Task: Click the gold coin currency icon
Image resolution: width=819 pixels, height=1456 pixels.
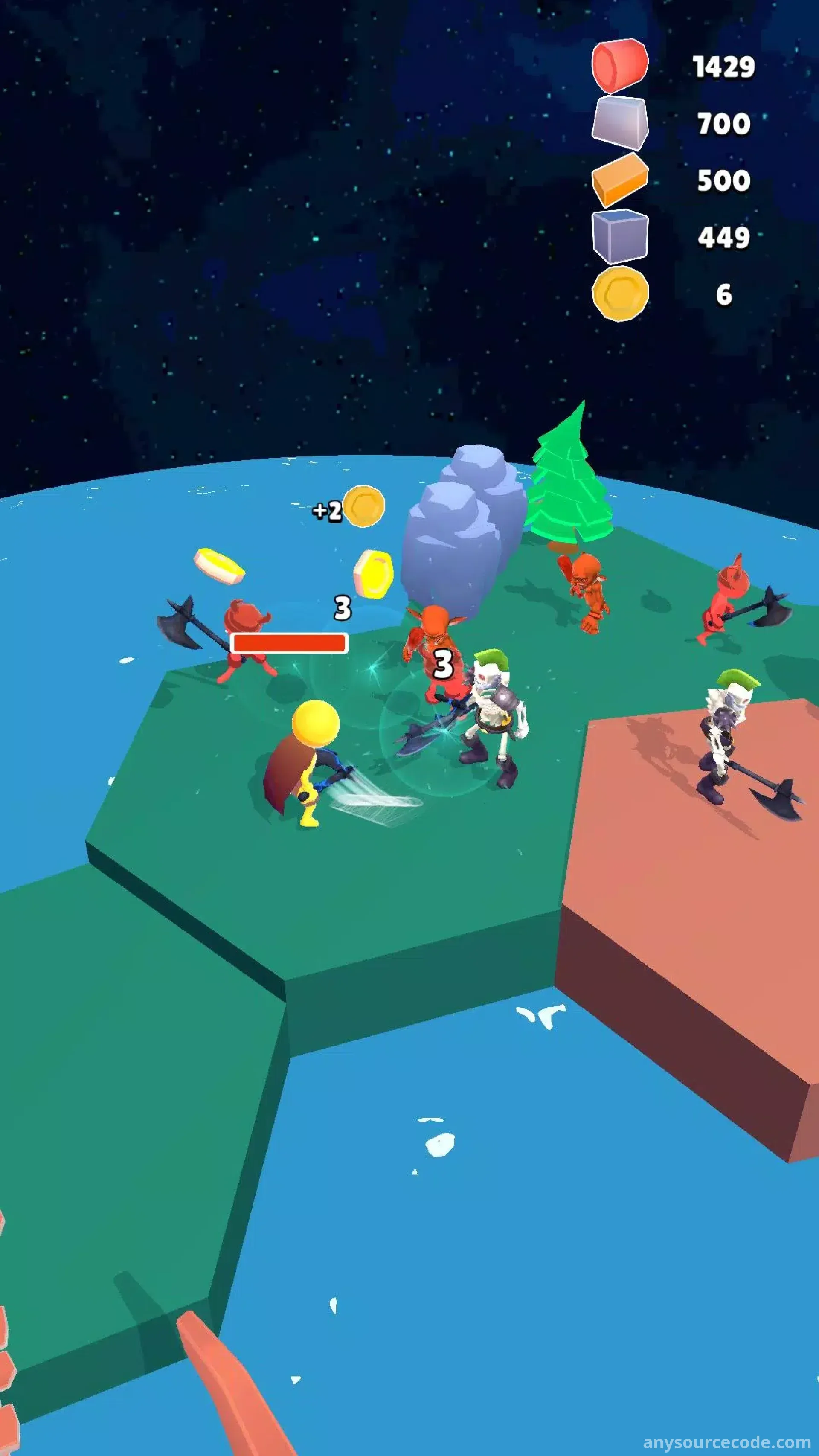Action: (x=620, y=294)
